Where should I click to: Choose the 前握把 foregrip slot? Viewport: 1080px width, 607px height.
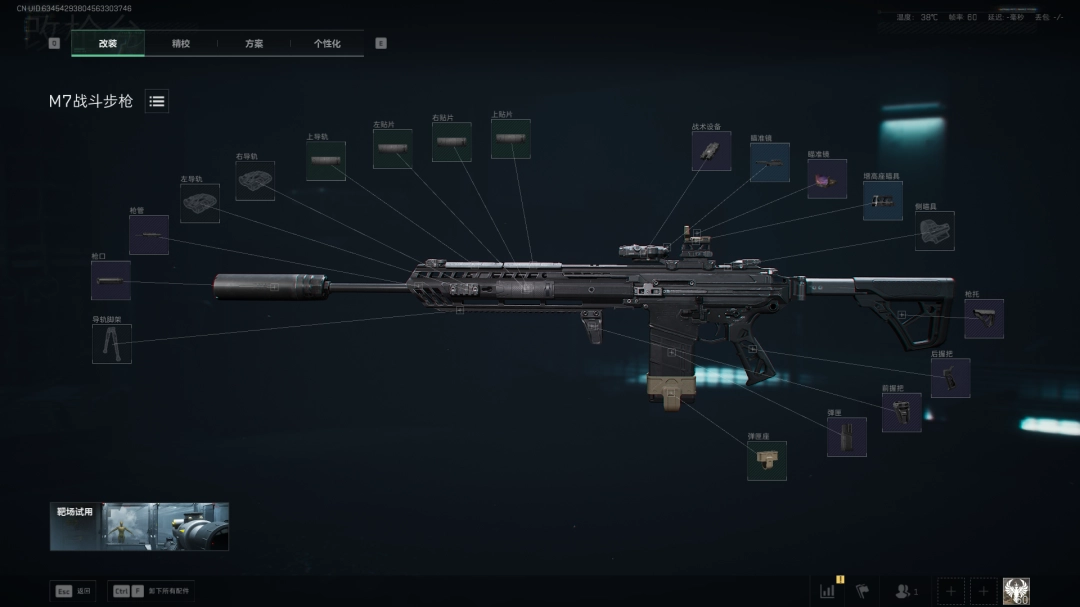[x=901, y=412]
